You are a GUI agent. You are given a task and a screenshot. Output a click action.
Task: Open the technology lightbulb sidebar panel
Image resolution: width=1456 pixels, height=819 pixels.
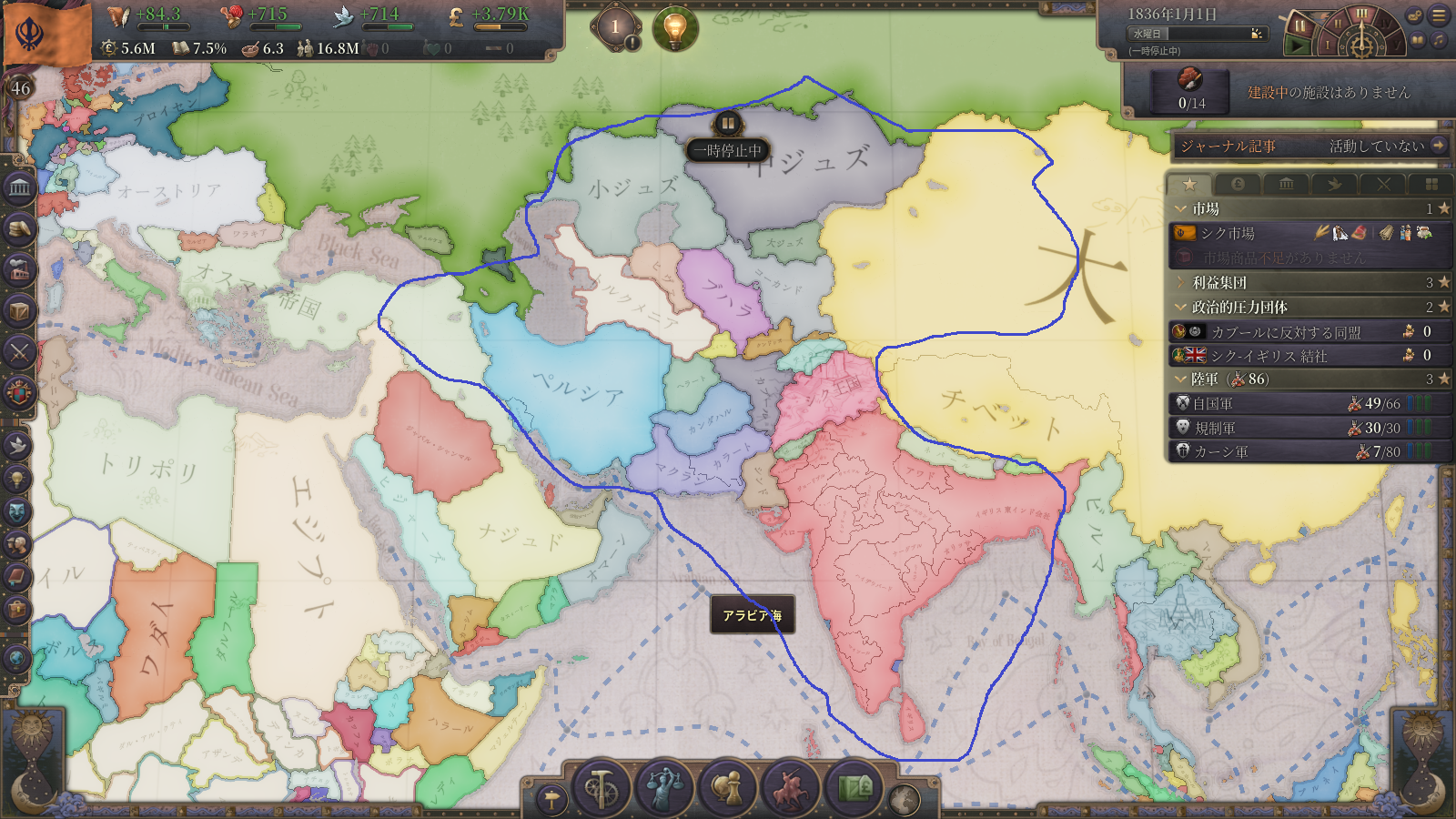click(x=17, y=478)
